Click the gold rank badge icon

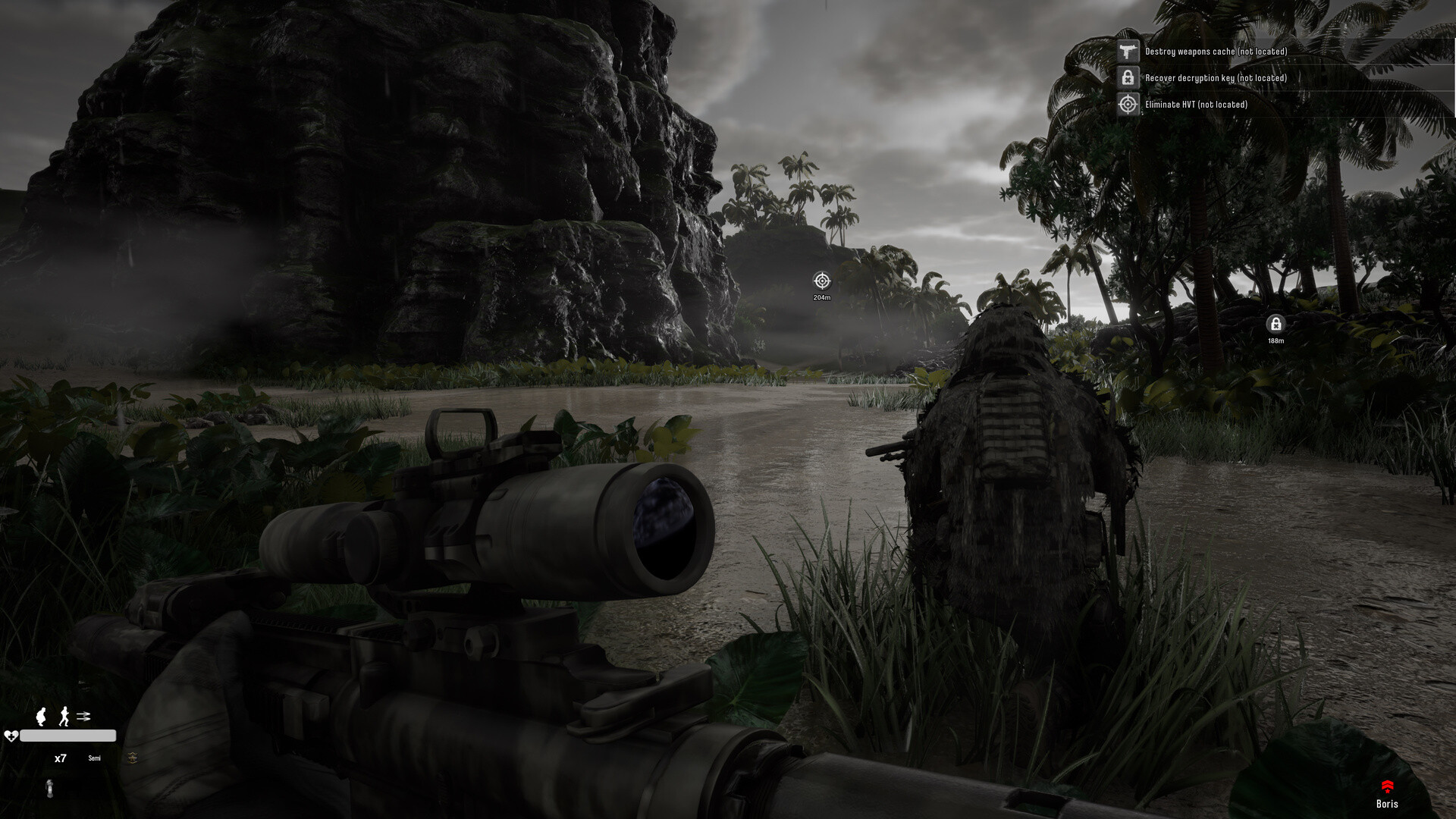pyautogui.click(x=133, y=758)
